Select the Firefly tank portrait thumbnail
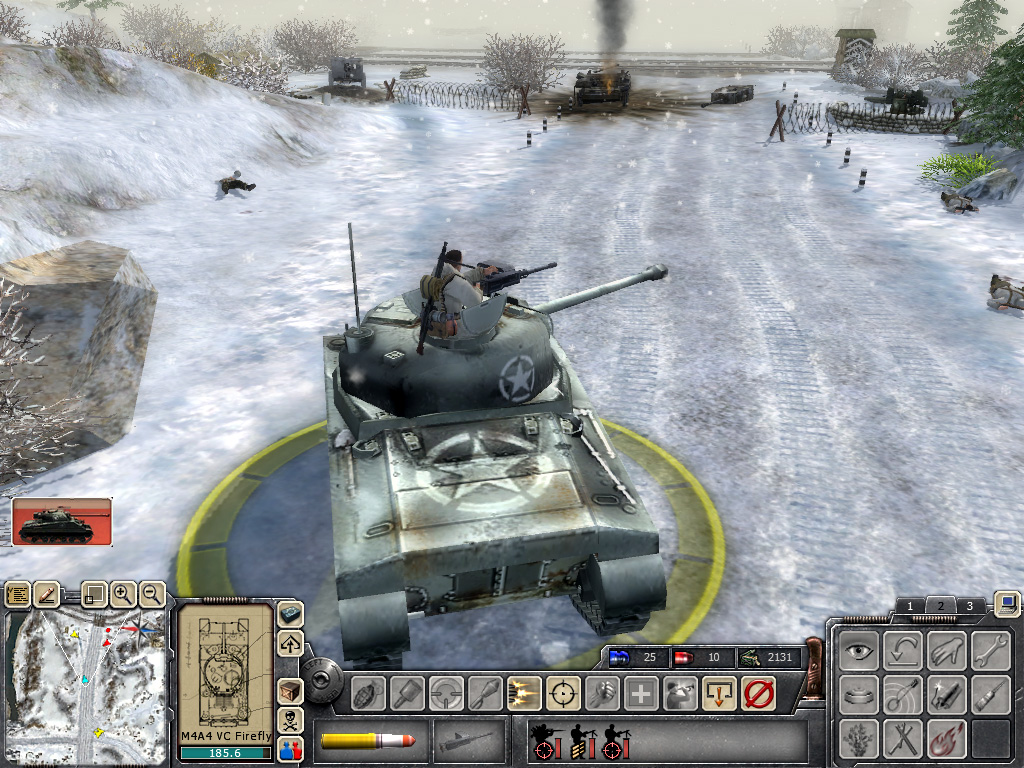Viewport: 1024px width, 768px height. (x=62, y=521)
